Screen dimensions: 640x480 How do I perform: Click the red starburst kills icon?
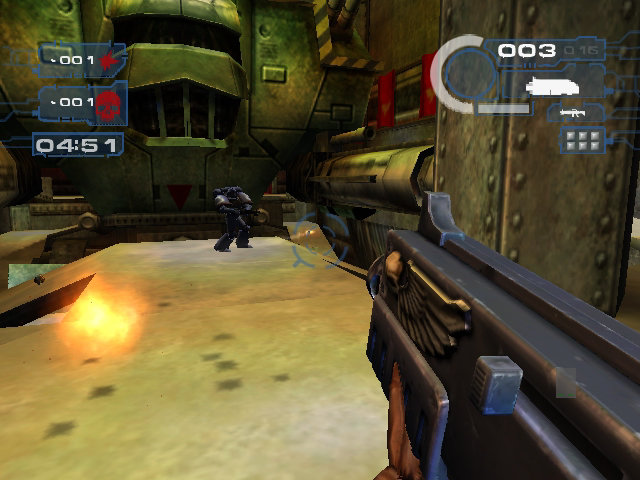108,61
